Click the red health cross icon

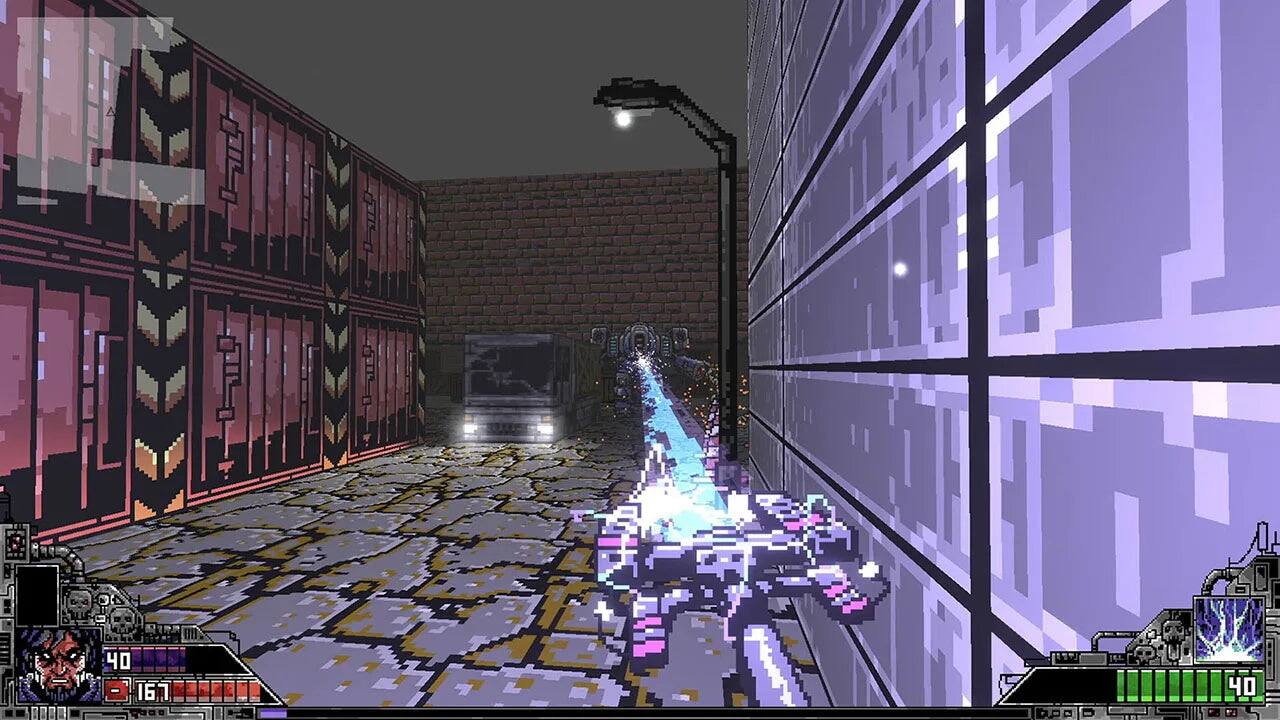coord(116,690)
